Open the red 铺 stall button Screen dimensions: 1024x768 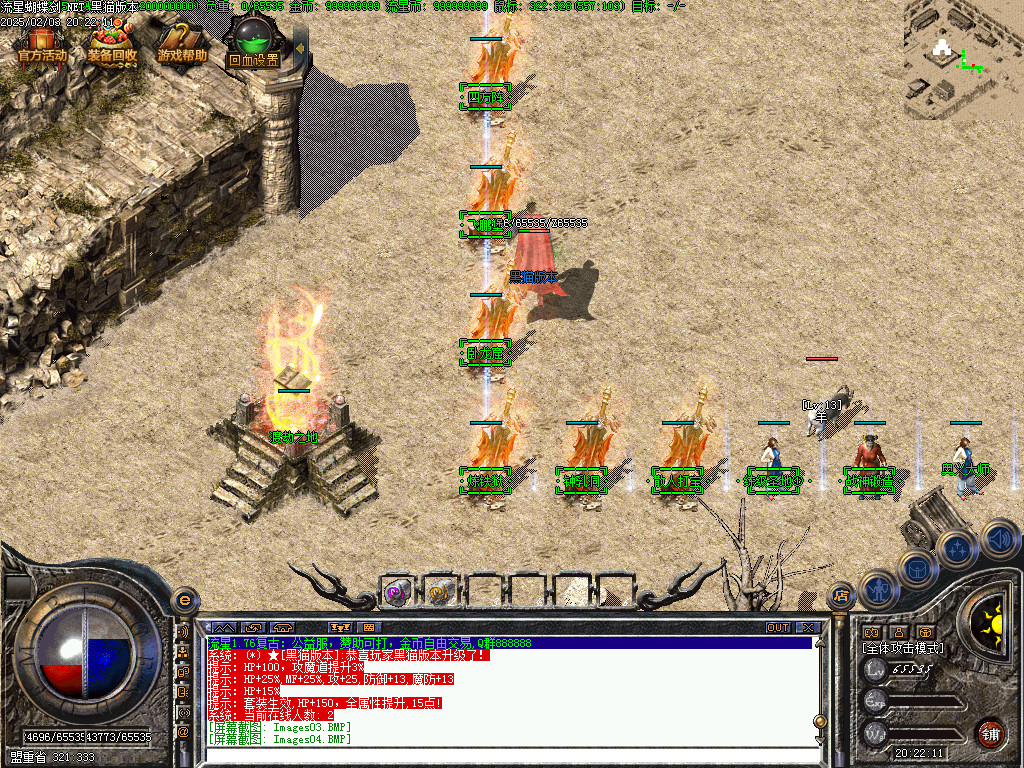990,733
